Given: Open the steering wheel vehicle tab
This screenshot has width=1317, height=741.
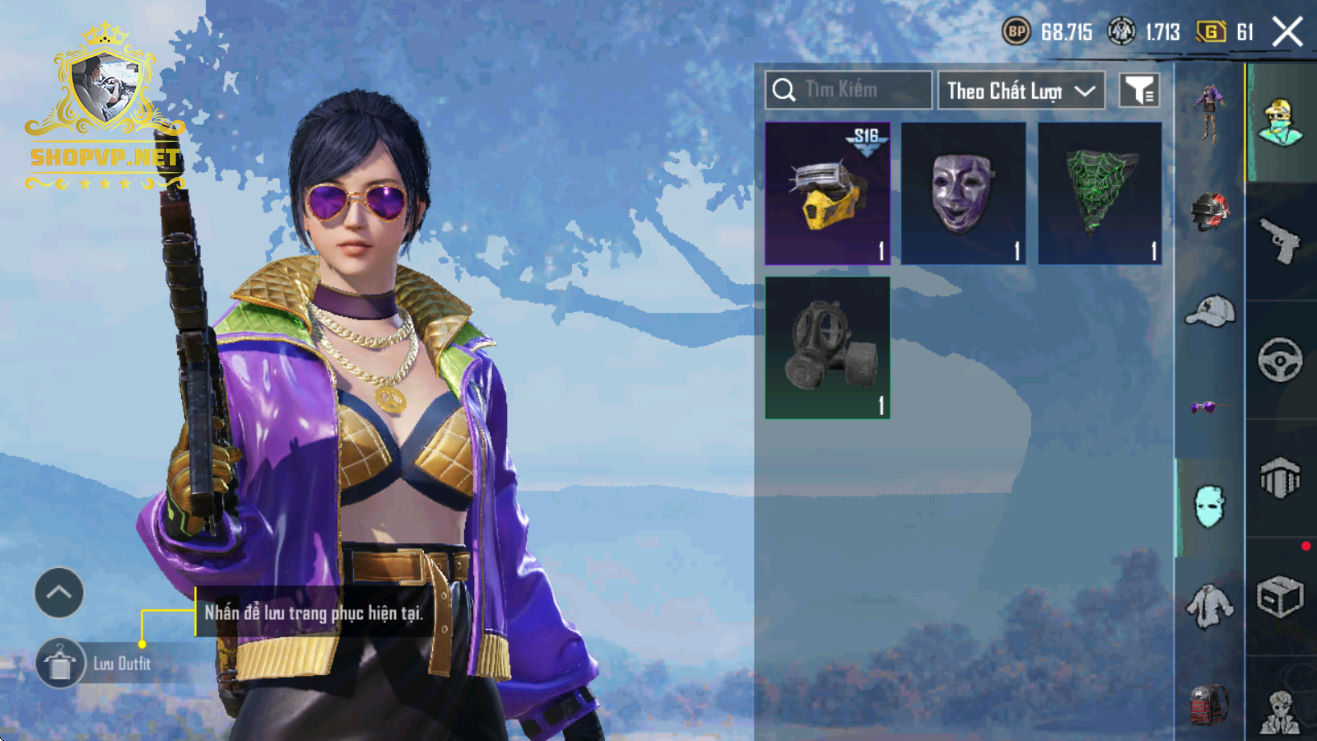Looking at the screenshot, I should pyautogui.click(x=1280, y=360).
